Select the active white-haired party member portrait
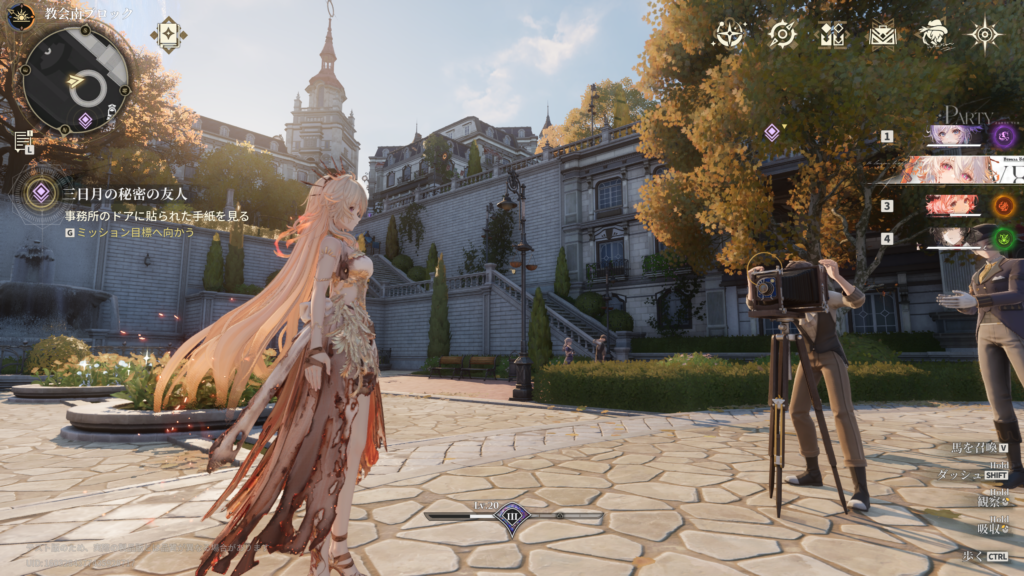1024x576 pixels. point(950,170)
